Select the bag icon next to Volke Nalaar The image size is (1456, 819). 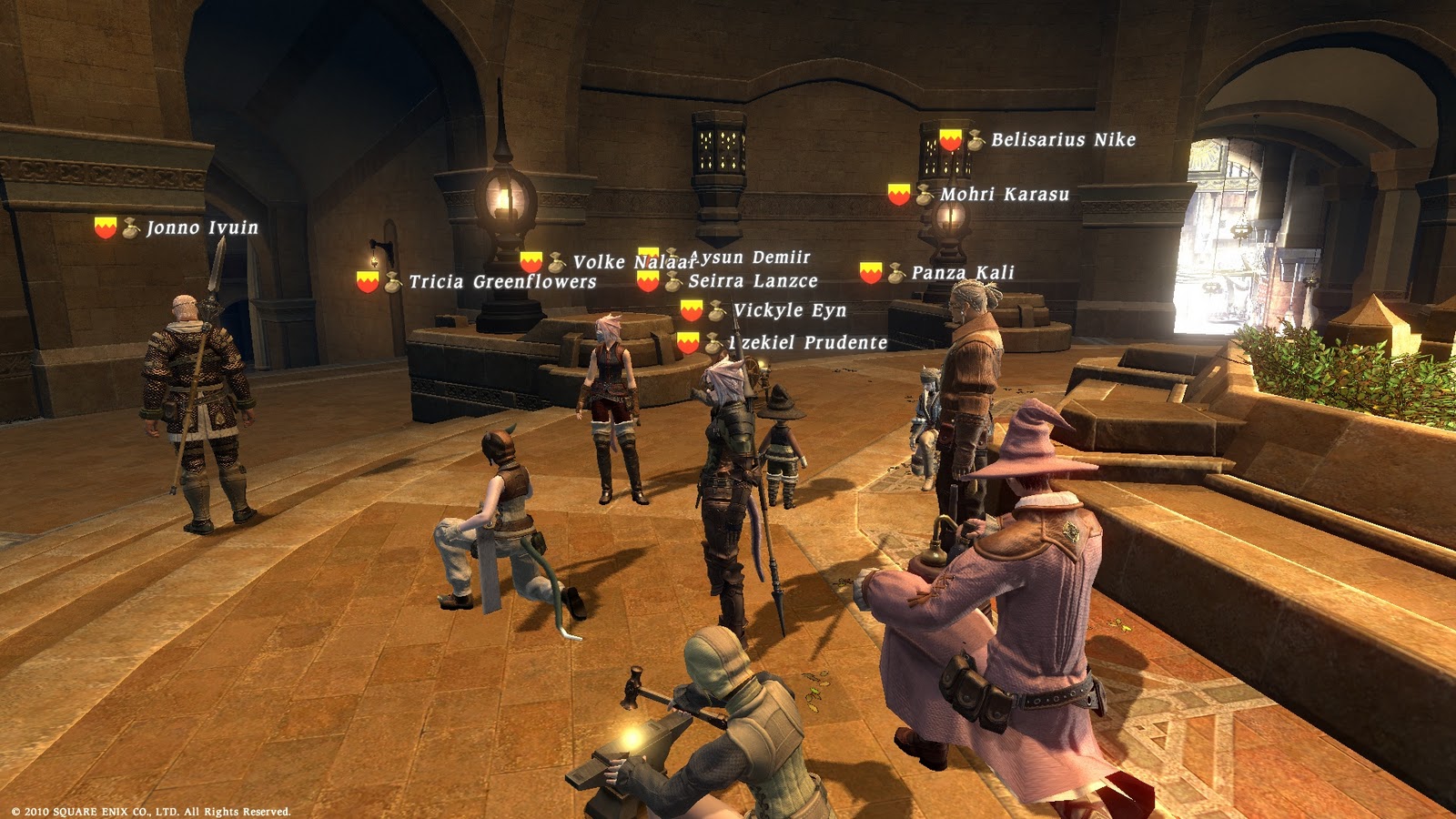tap(556, 260)
